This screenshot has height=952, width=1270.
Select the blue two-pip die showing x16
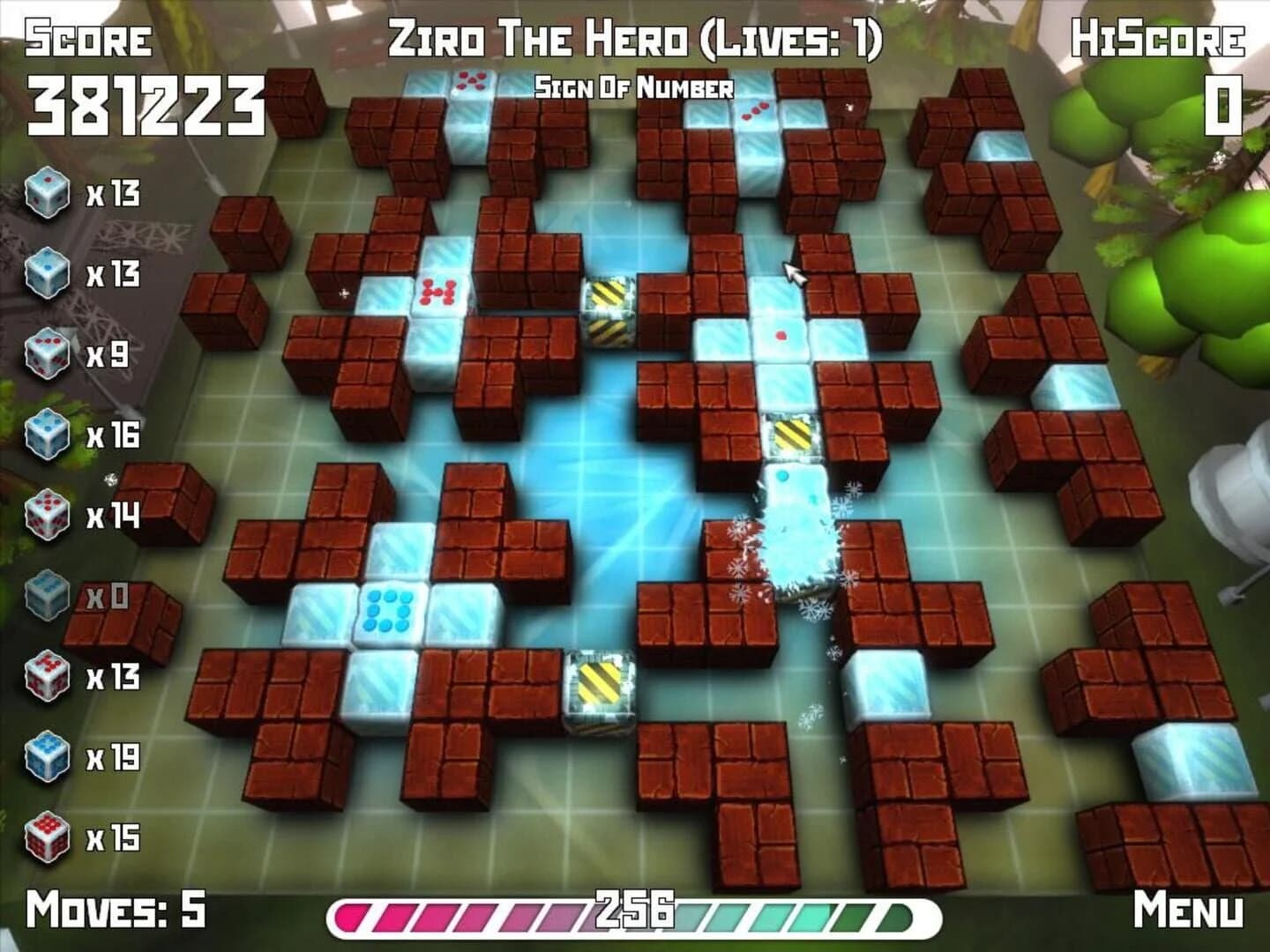coord(49,433)
